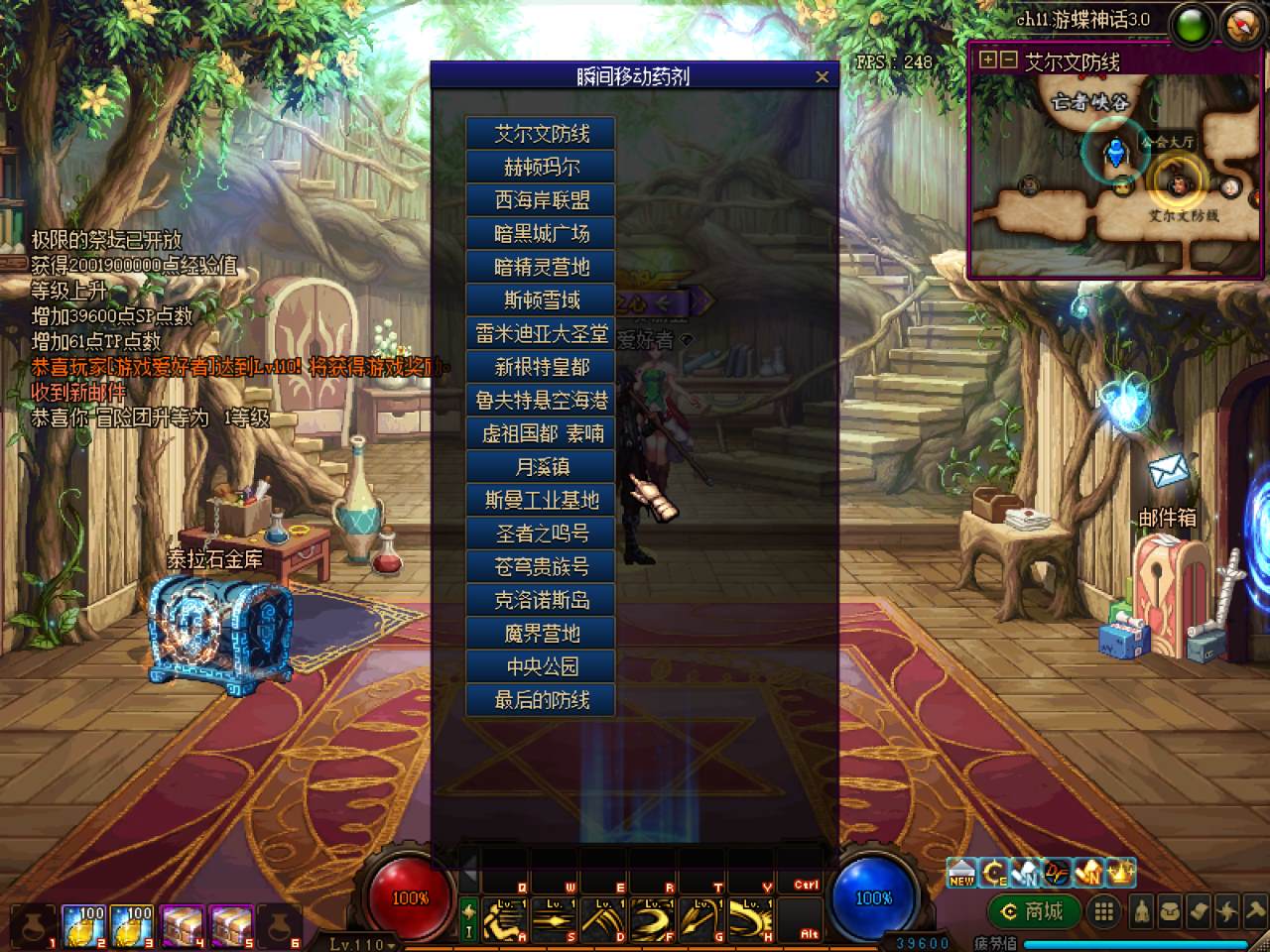1270x952 pixels.
Task: Teleport to 克洛诺斯岛
Action: click(x=541, y=600)
